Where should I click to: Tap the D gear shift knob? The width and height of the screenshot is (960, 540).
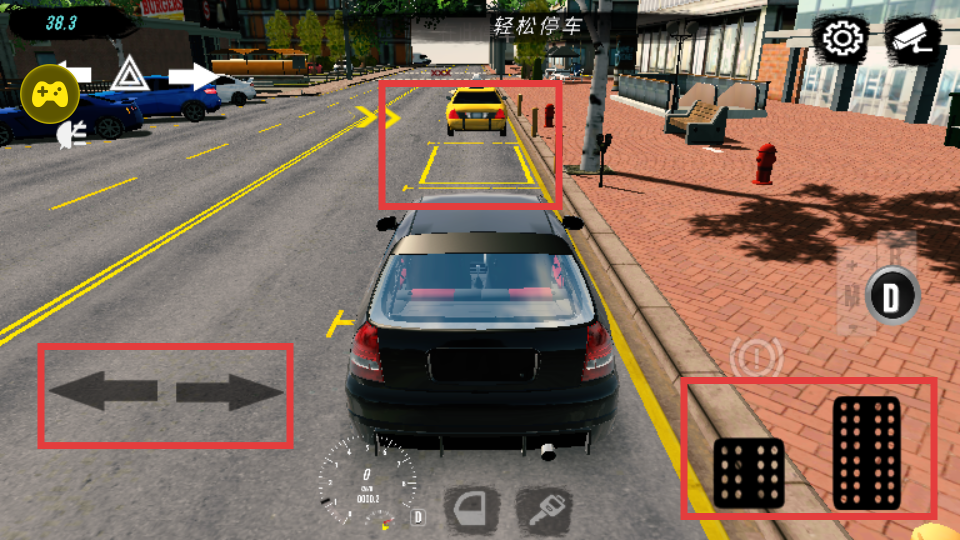tap(891, 297)
